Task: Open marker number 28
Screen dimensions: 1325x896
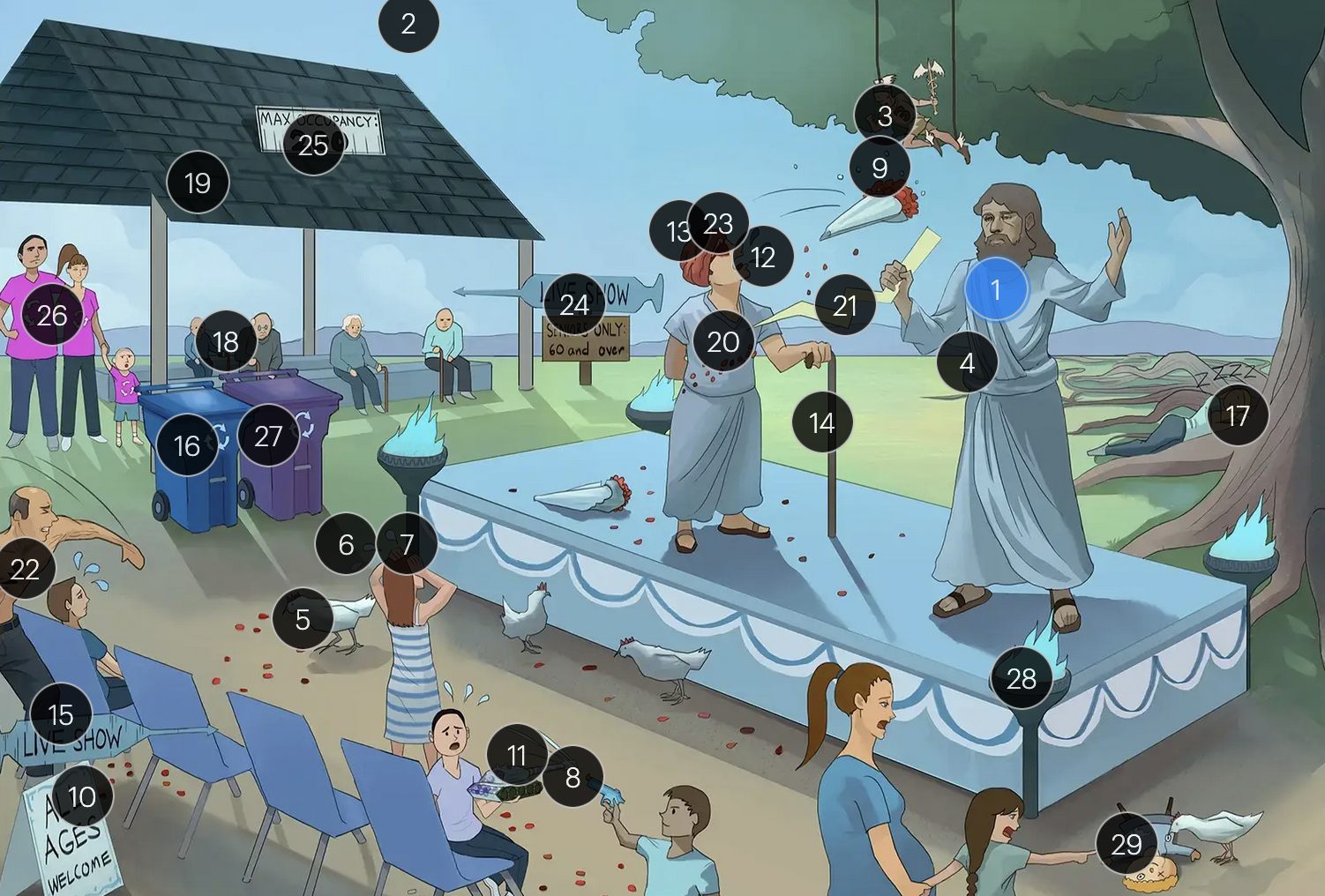Action: pyautogui.click(x=1022, y=678)
